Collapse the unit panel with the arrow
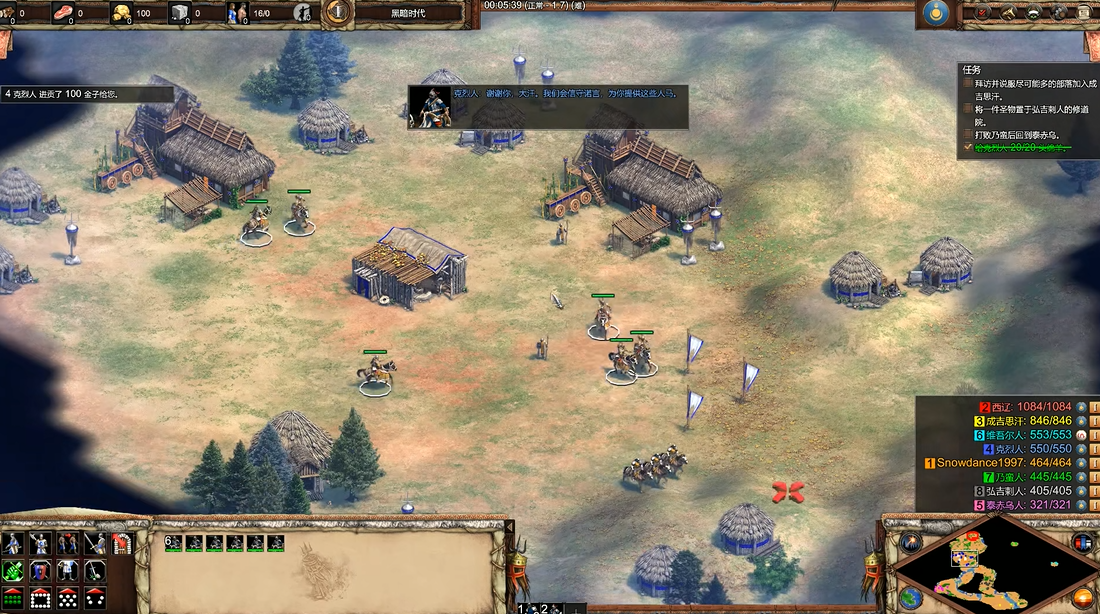The height and width of the screenshot is (614, 1100). coord(509,527)
